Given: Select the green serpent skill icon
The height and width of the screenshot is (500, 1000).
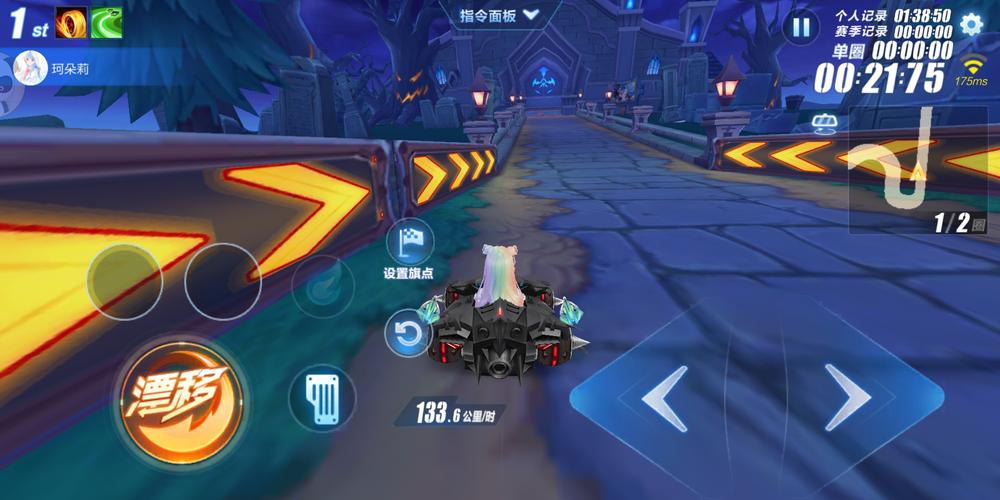Looking at the screenshot, I should point(107,22).
